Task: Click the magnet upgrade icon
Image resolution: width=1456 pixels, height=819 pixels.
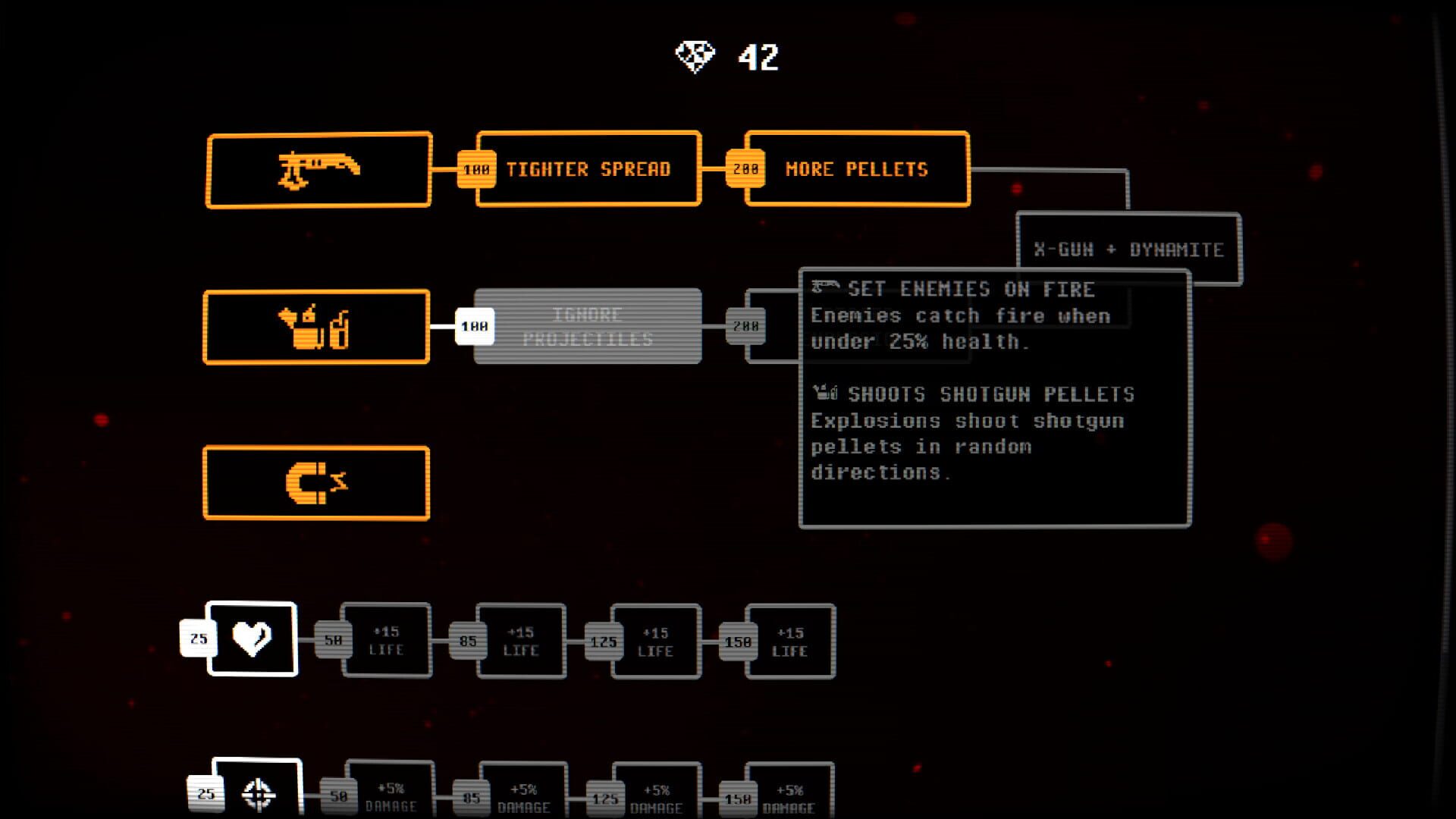Action: (x=316, y=483)
